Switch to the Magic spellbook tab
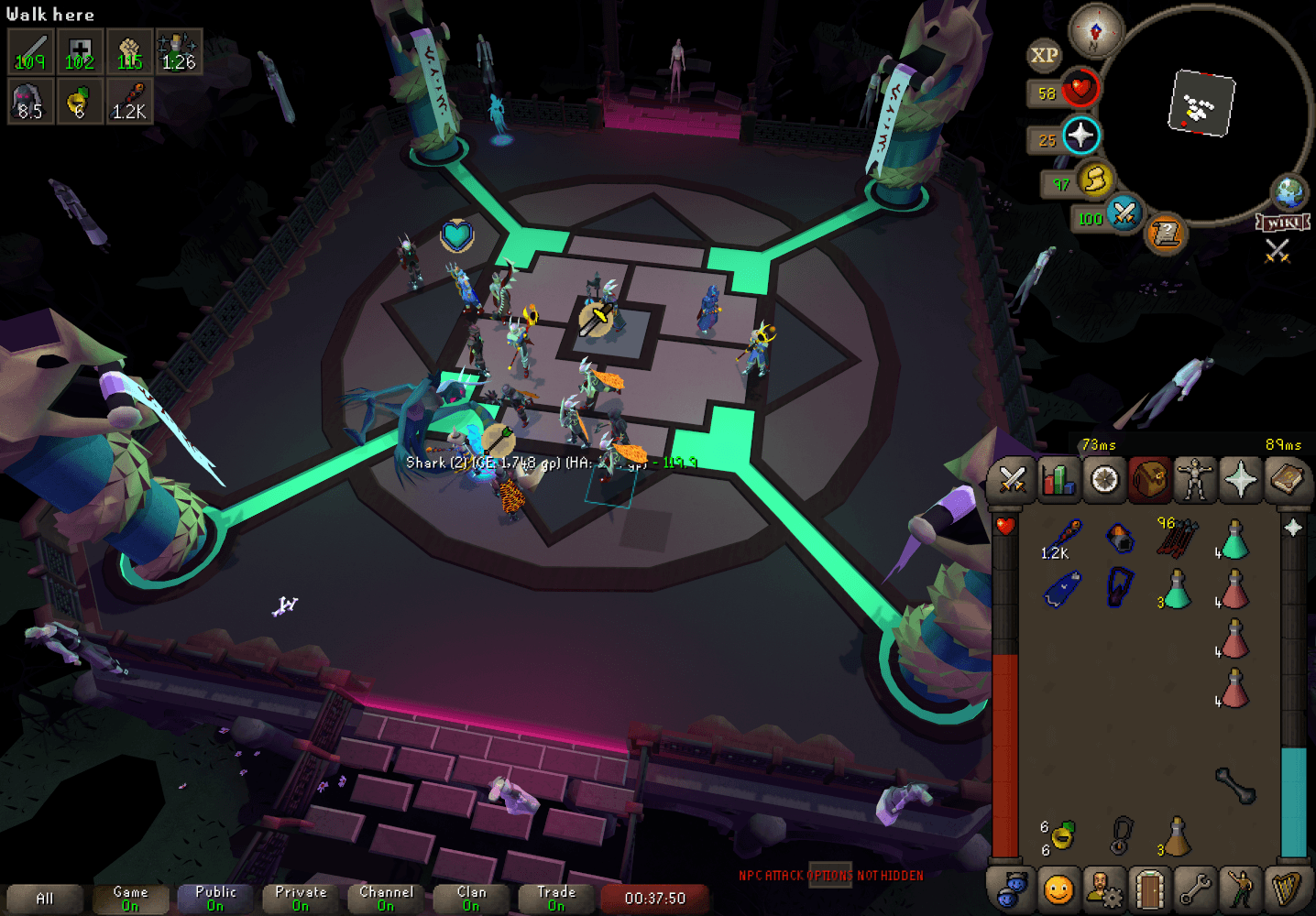The image size is (1316, 916). tap(1289, 480)
